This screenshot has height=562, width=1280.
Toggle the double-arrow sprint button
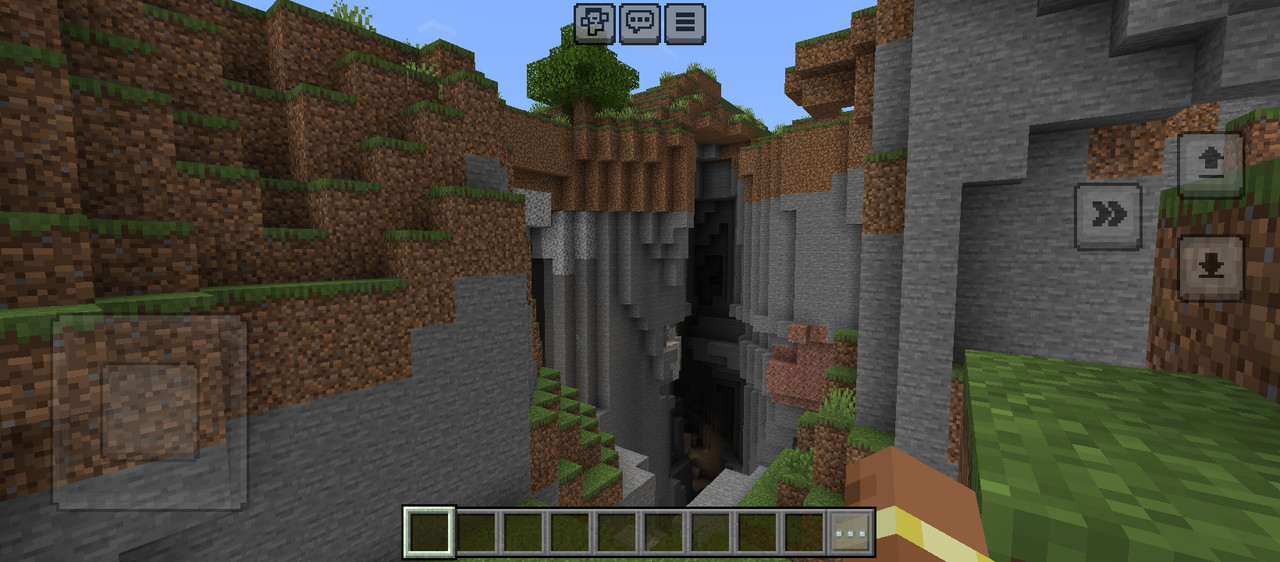click(x=1108, y=215)
